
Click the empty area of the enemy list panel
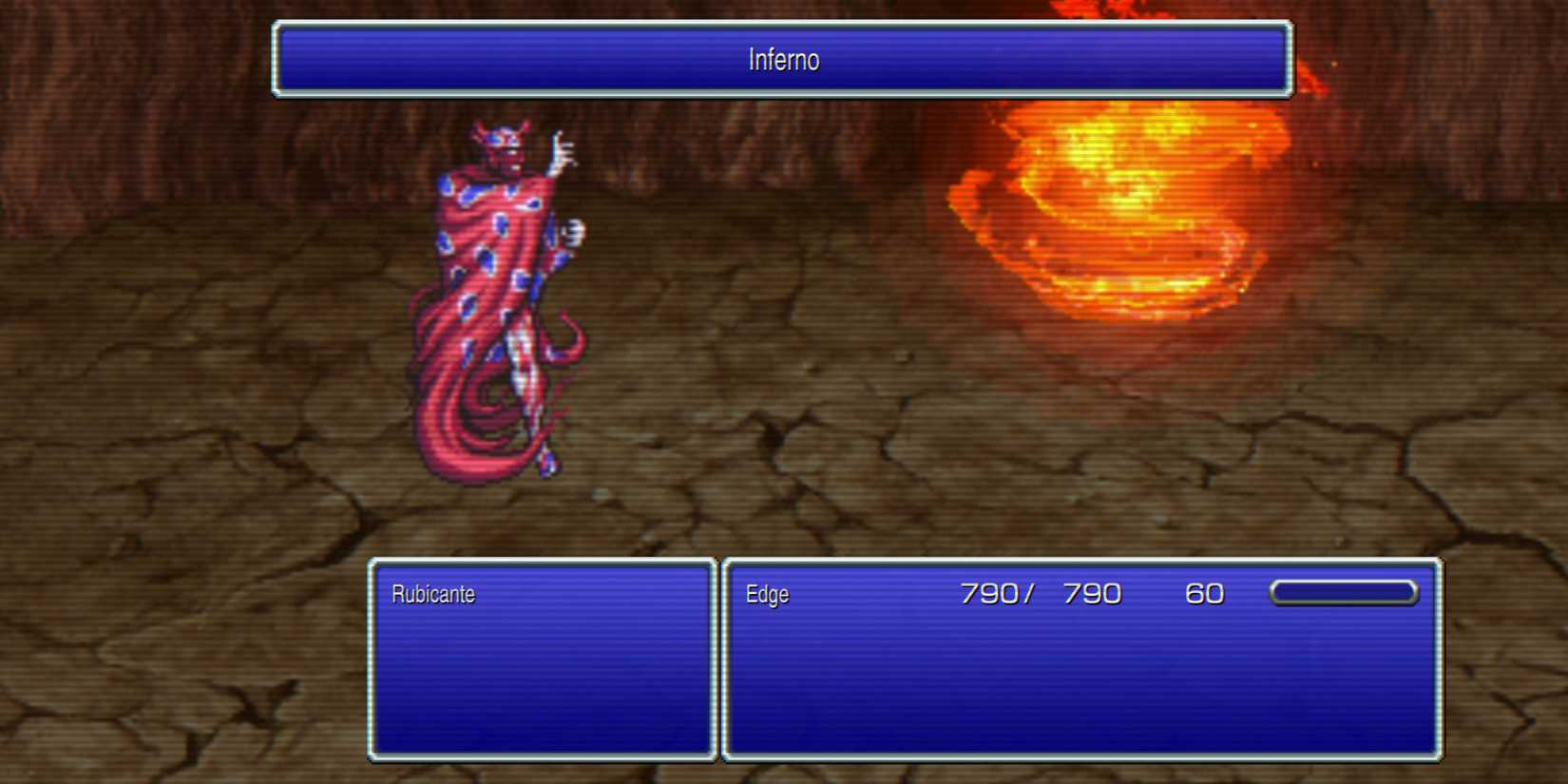(542, 684)
